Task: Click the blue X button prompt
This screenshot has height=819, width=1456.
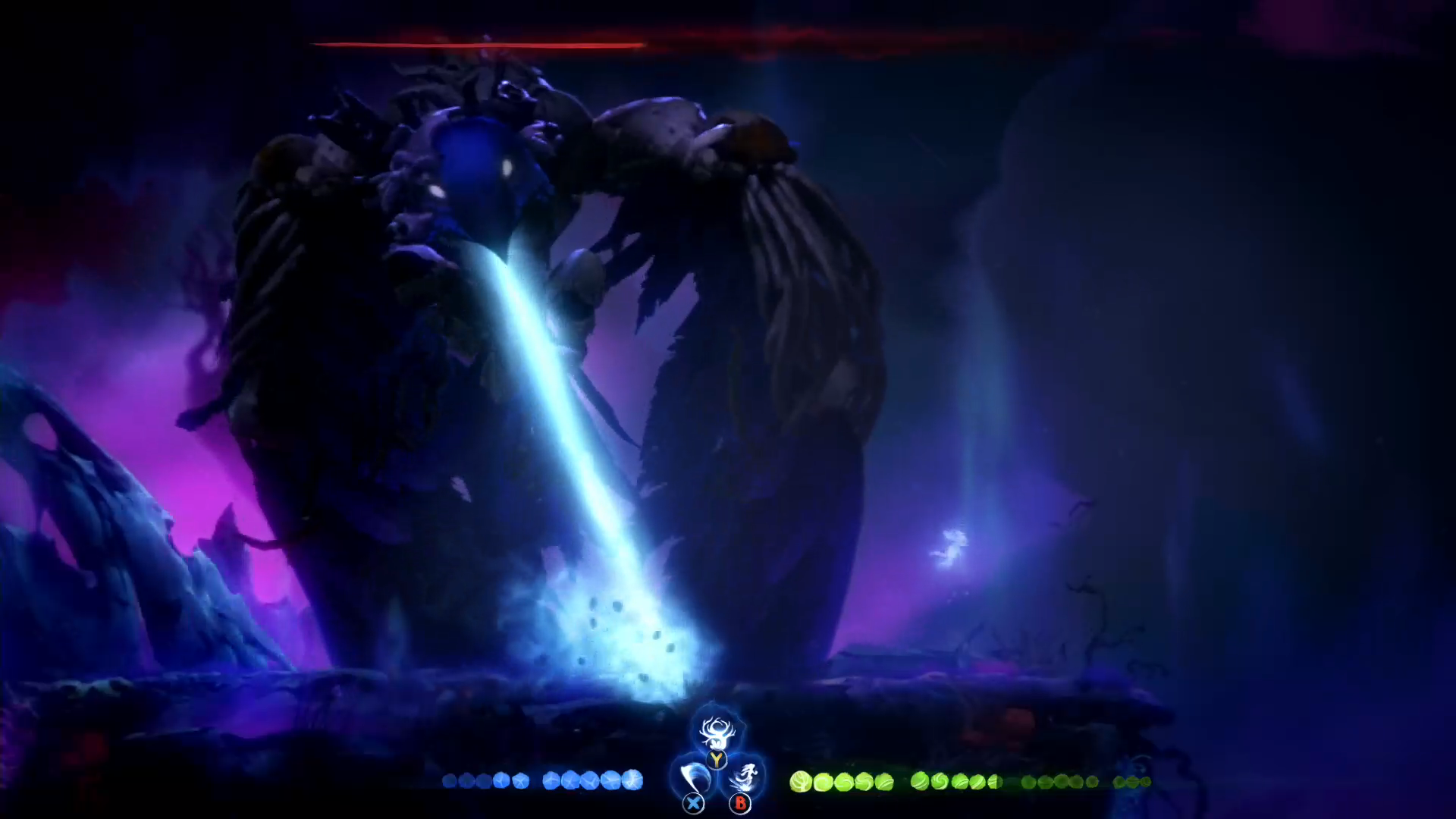Action: [692, 803]
